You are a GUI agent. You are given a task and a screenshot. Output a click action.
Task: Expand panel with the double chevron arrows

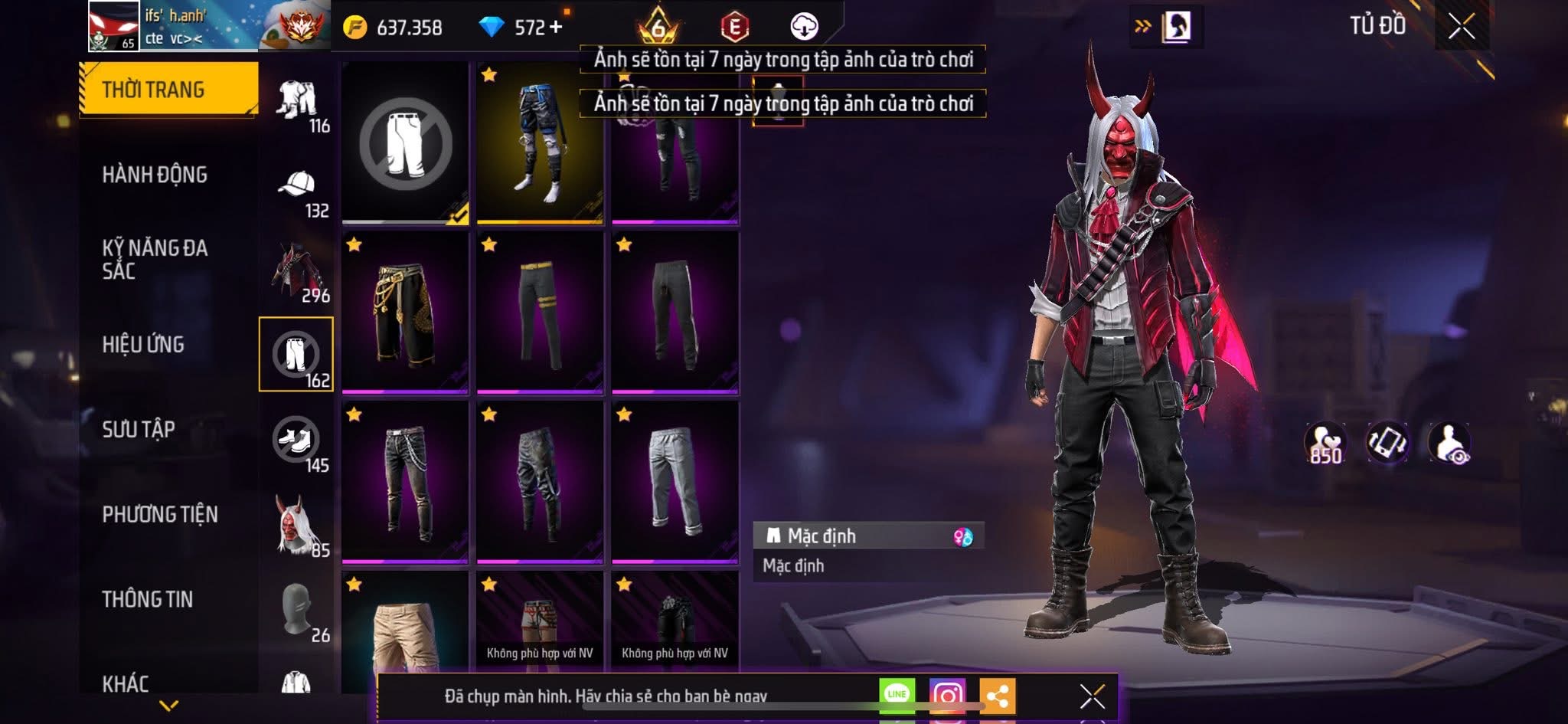tap(1141, 25)
